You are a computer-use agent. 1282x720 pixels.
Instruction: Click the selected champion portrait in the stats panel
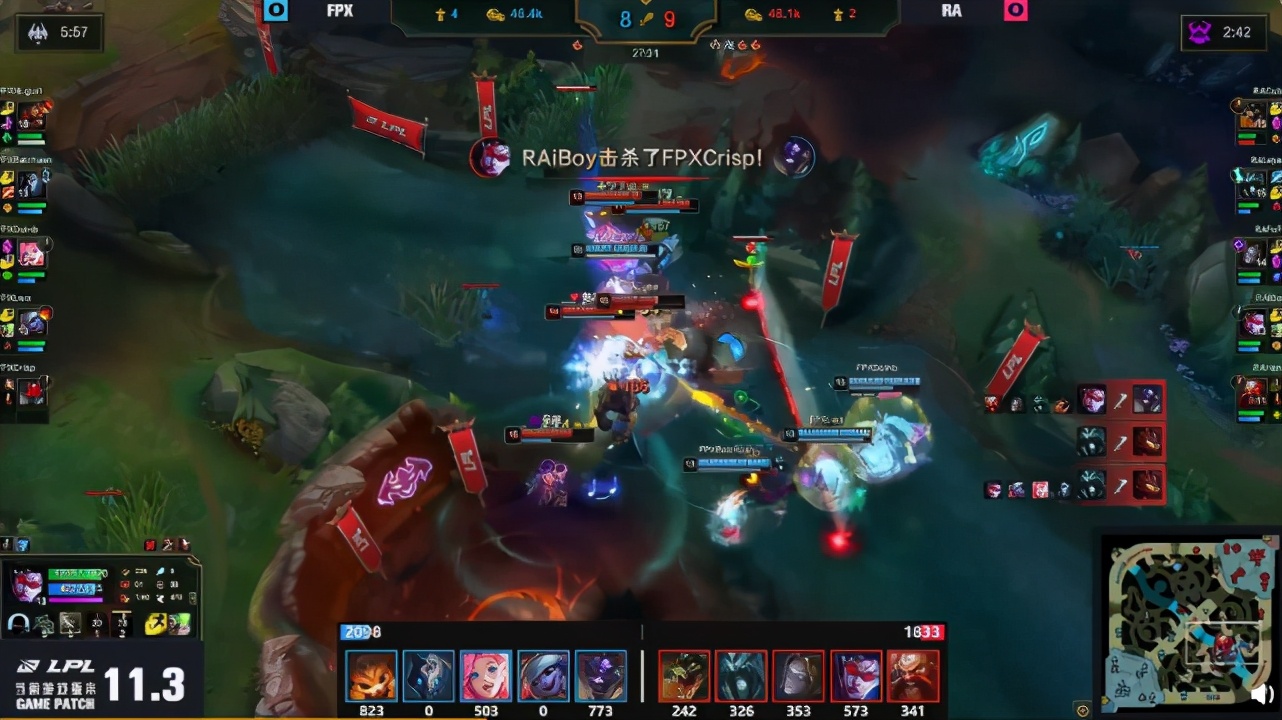[27, 586]
